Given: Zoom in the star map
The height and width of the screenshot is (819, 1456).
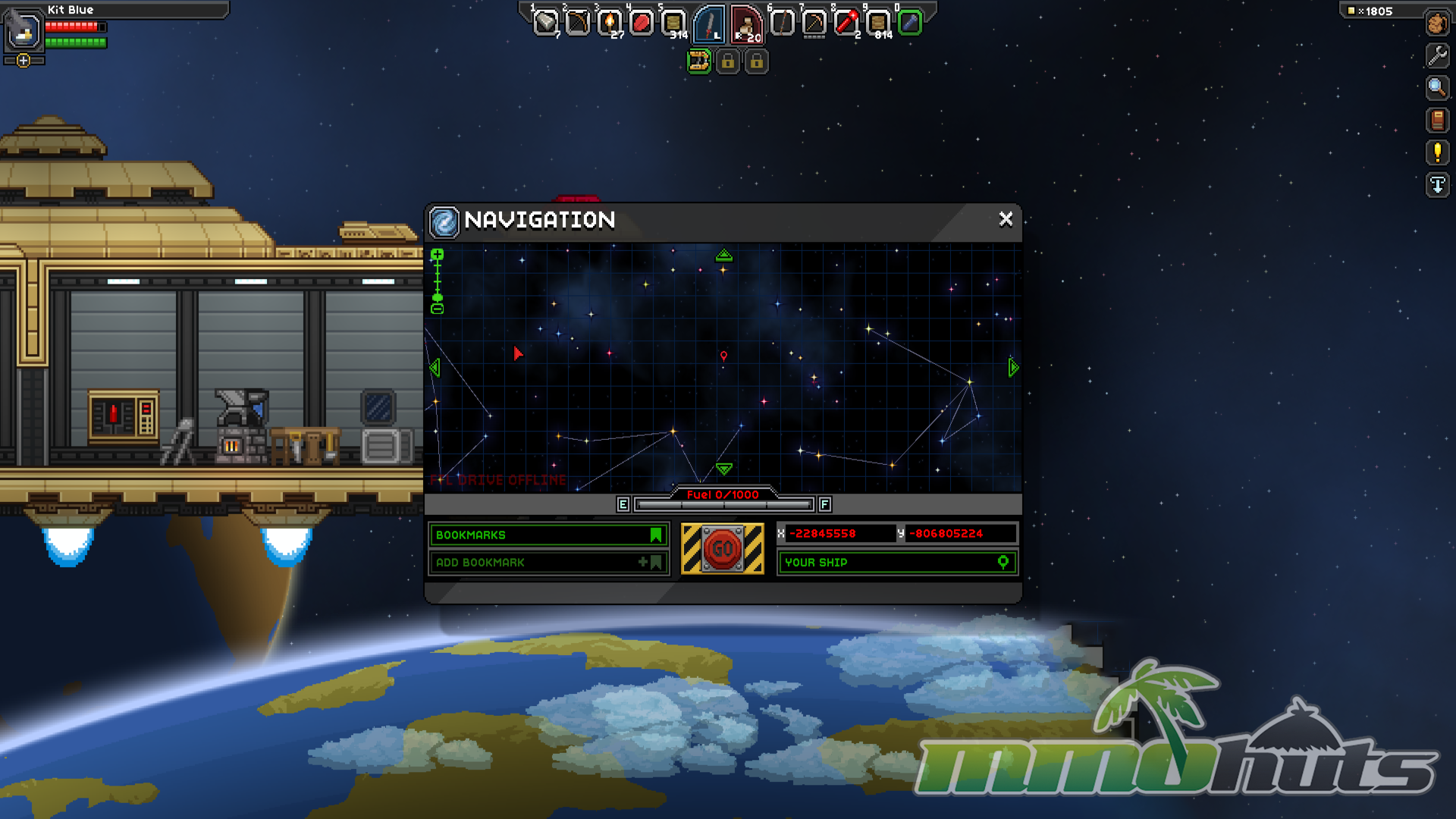Looking at the screenshot, I should (x=438, y=256).
